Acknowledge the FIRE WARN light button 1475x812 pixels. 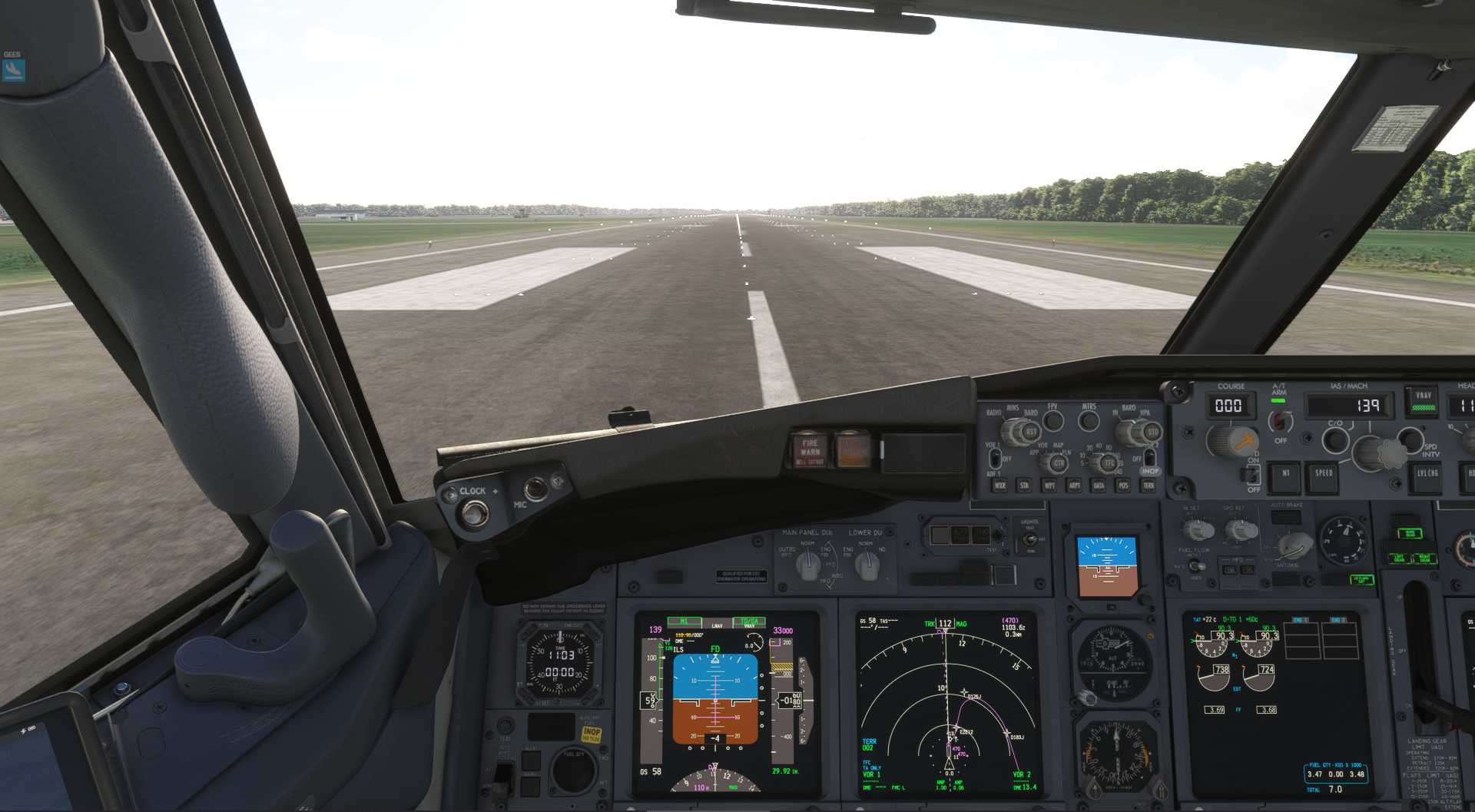(810, 449)
